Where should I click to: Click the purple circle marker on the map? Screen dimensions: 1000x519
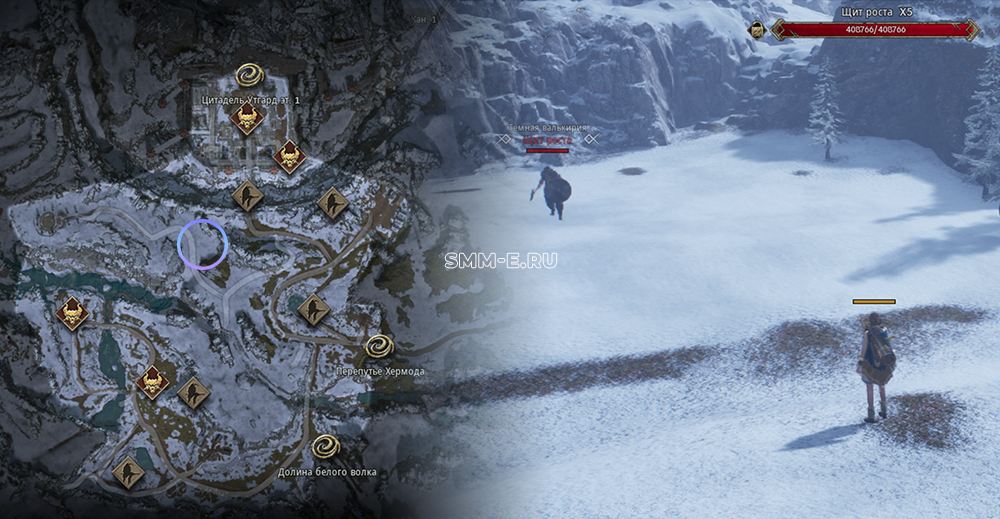coord(203,245)
